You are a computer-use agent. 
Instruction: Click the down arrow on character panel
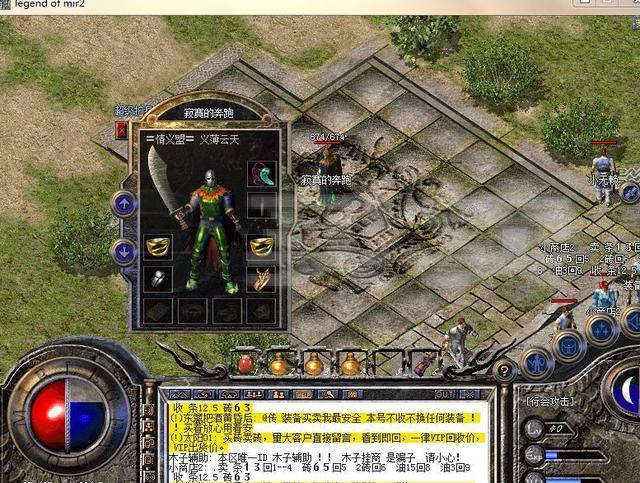(x=124, y=252)
